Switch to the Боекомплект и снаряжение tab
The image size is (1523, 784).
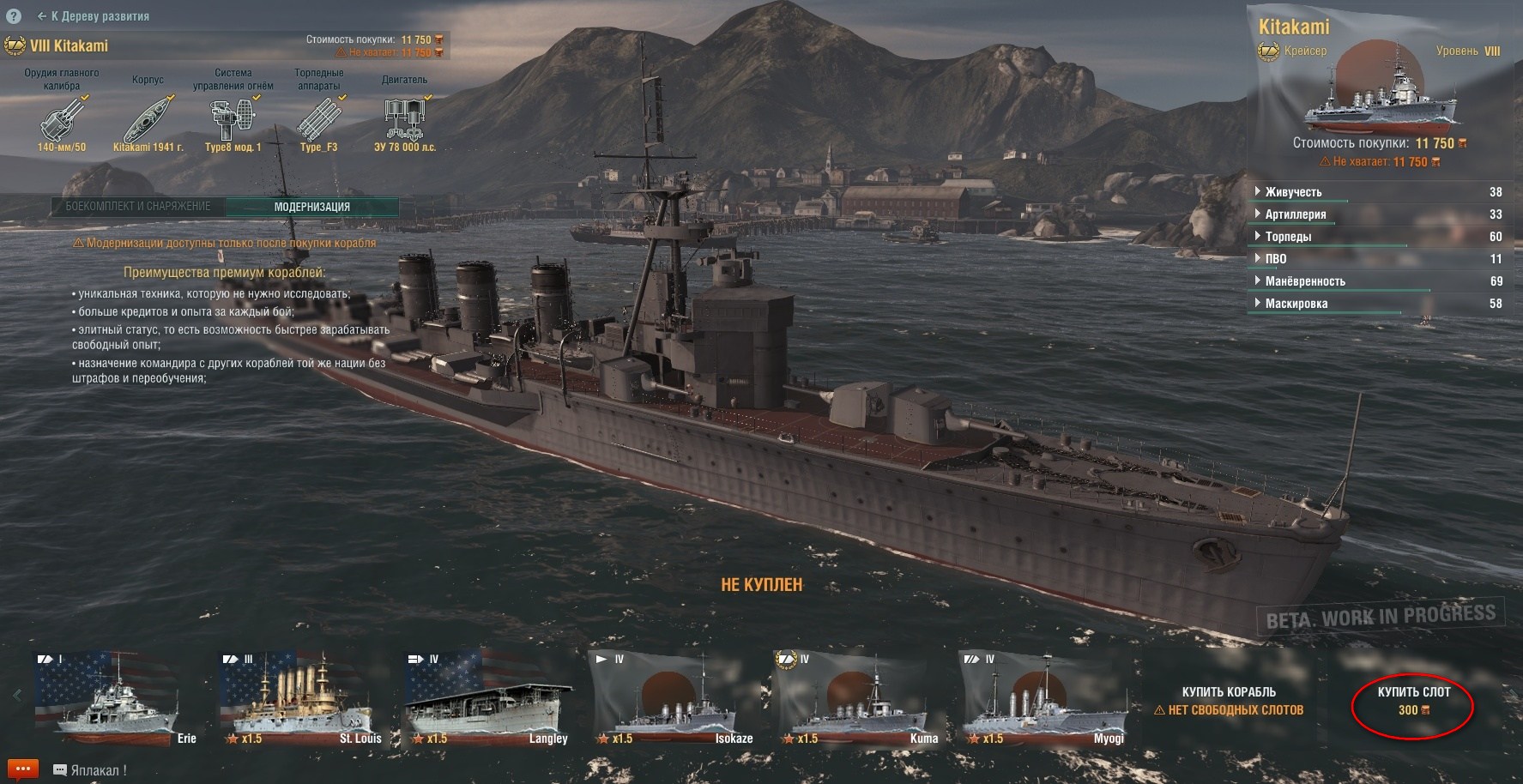(x=138, y=207)
